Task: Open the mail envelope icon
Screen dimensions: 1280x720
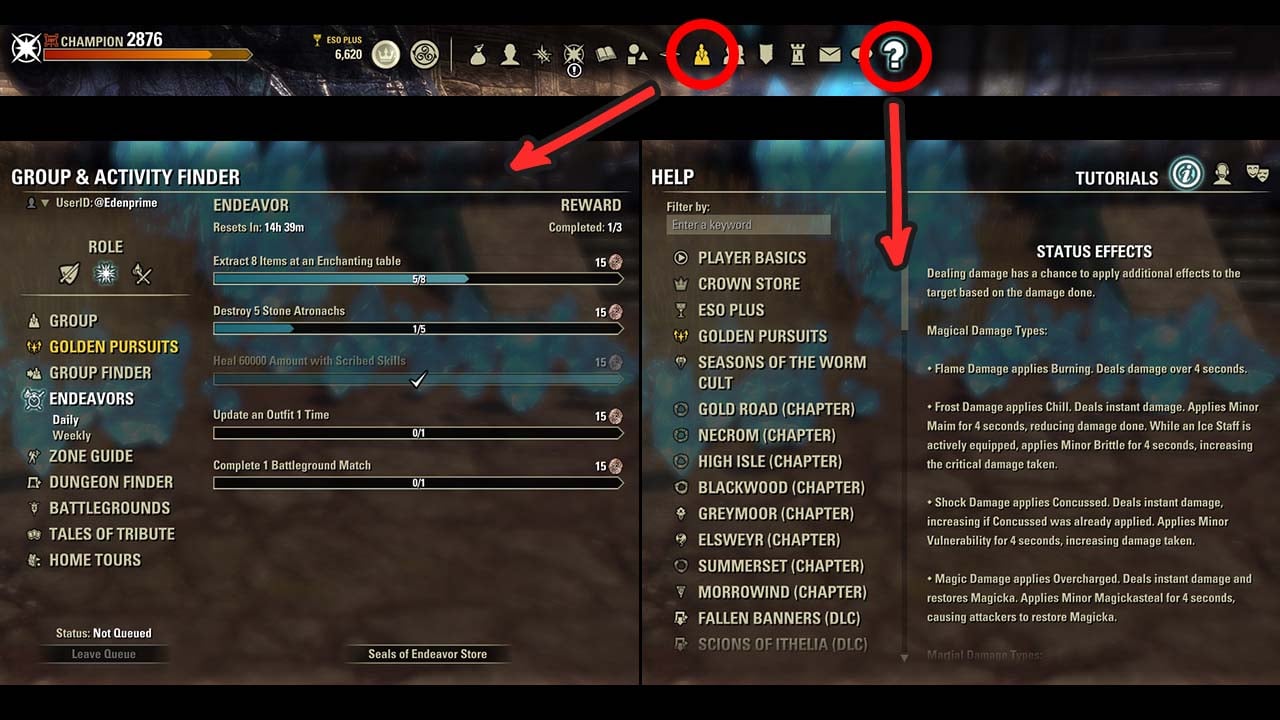Action: [x=829, y=55]
